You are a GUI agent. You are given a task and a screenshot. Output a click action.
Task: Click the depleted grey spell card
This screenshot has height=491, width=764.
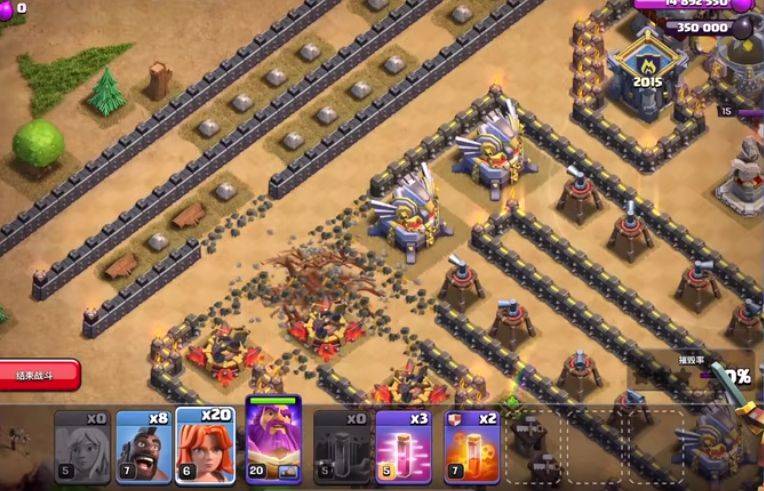point(341,447)
